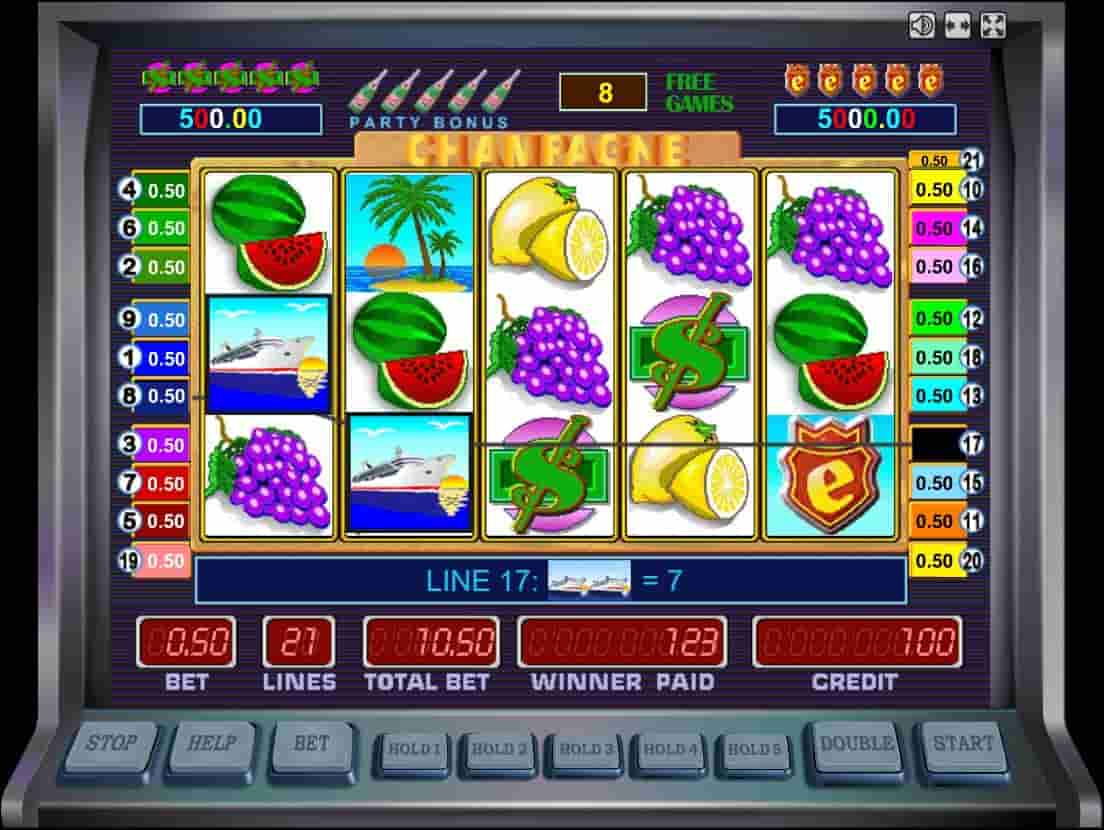Enter fullscreen with the expand arrows icon
Image resolution: width=1104 pixels, height=830 pixels.
[x=993, y=25]
